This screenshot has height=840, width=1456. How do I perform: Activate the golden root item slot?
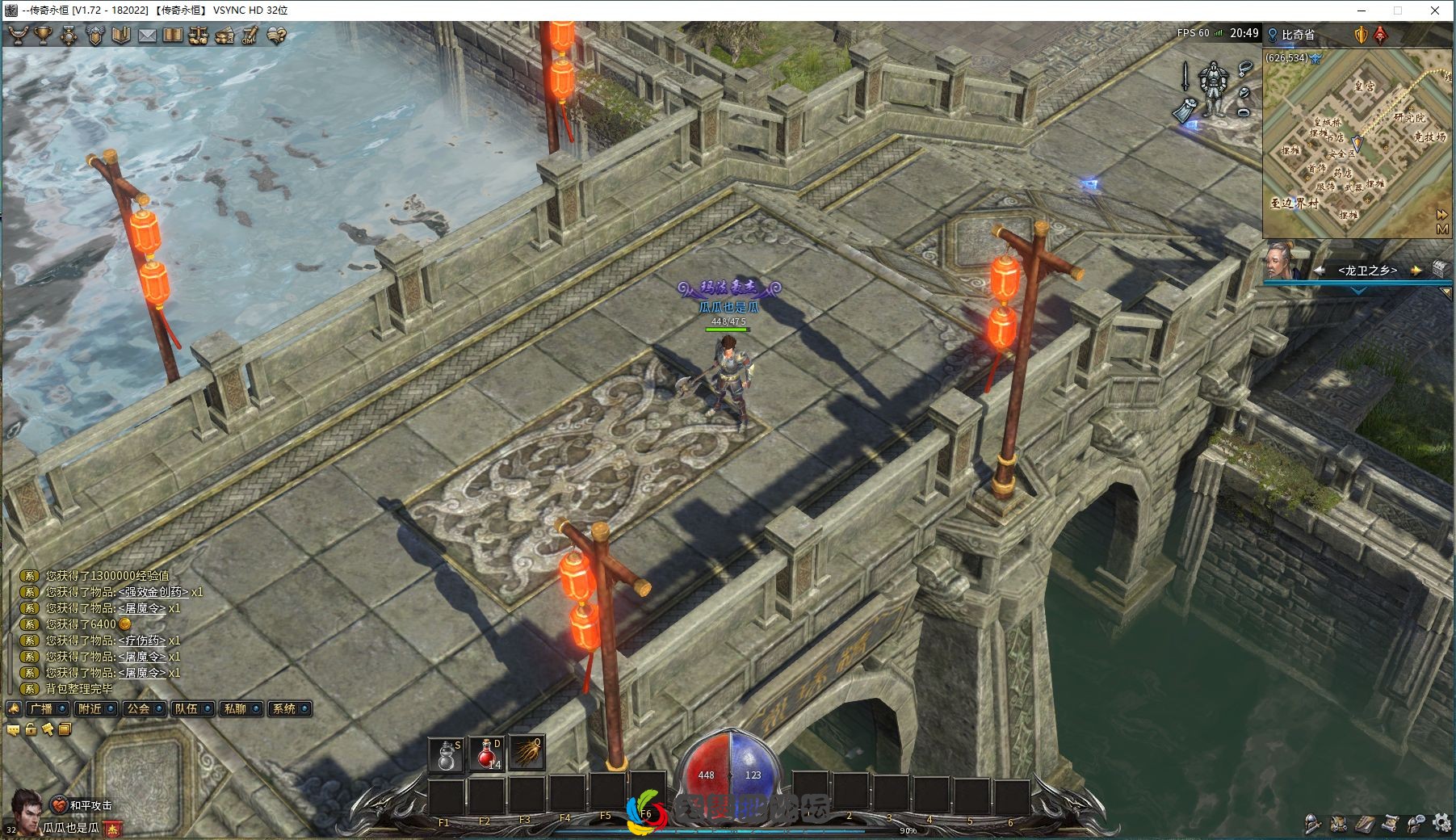[x=527, y=754]
